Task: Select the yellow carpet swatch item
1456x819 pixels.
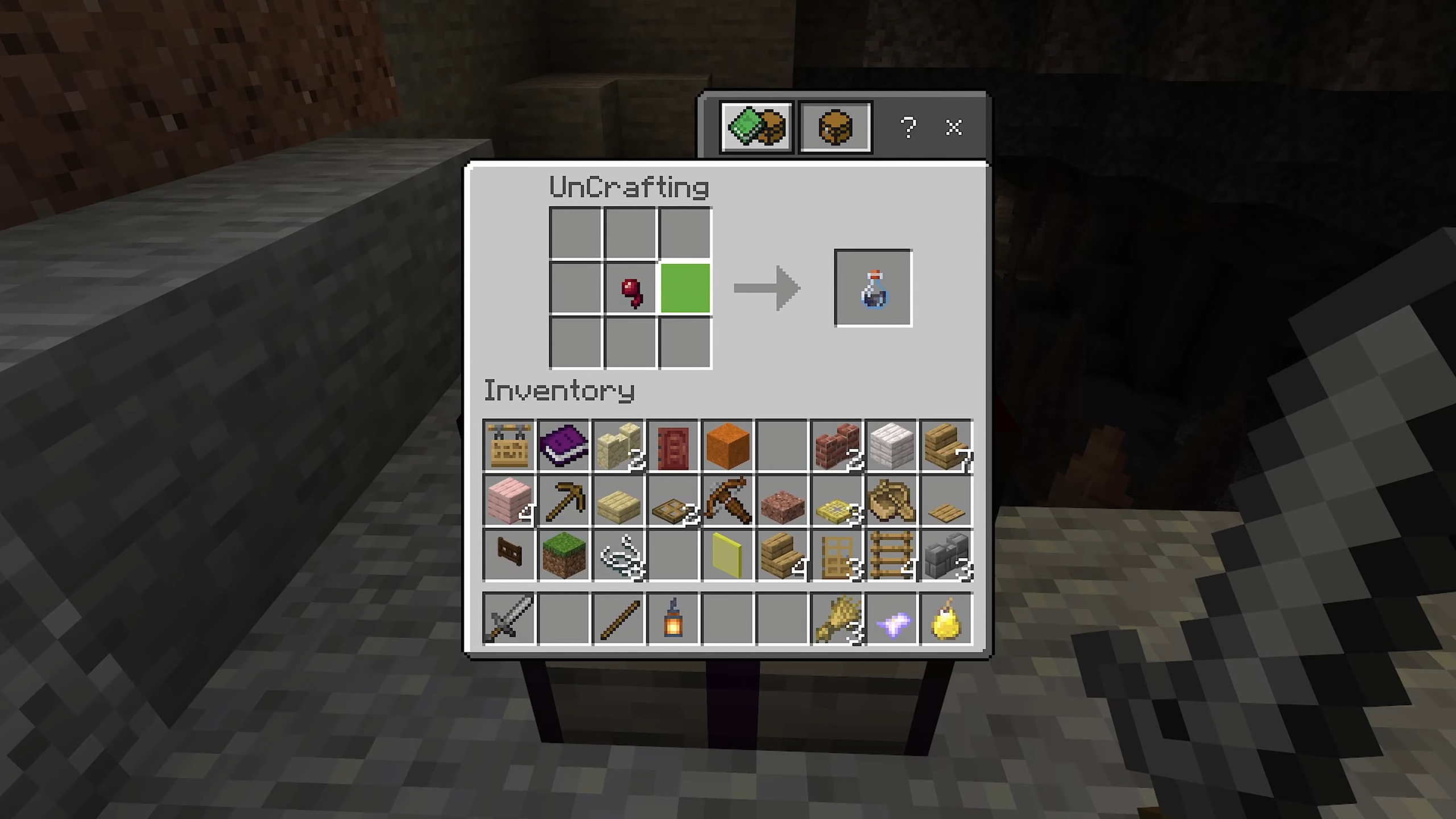Action: [x=727, y=556]
